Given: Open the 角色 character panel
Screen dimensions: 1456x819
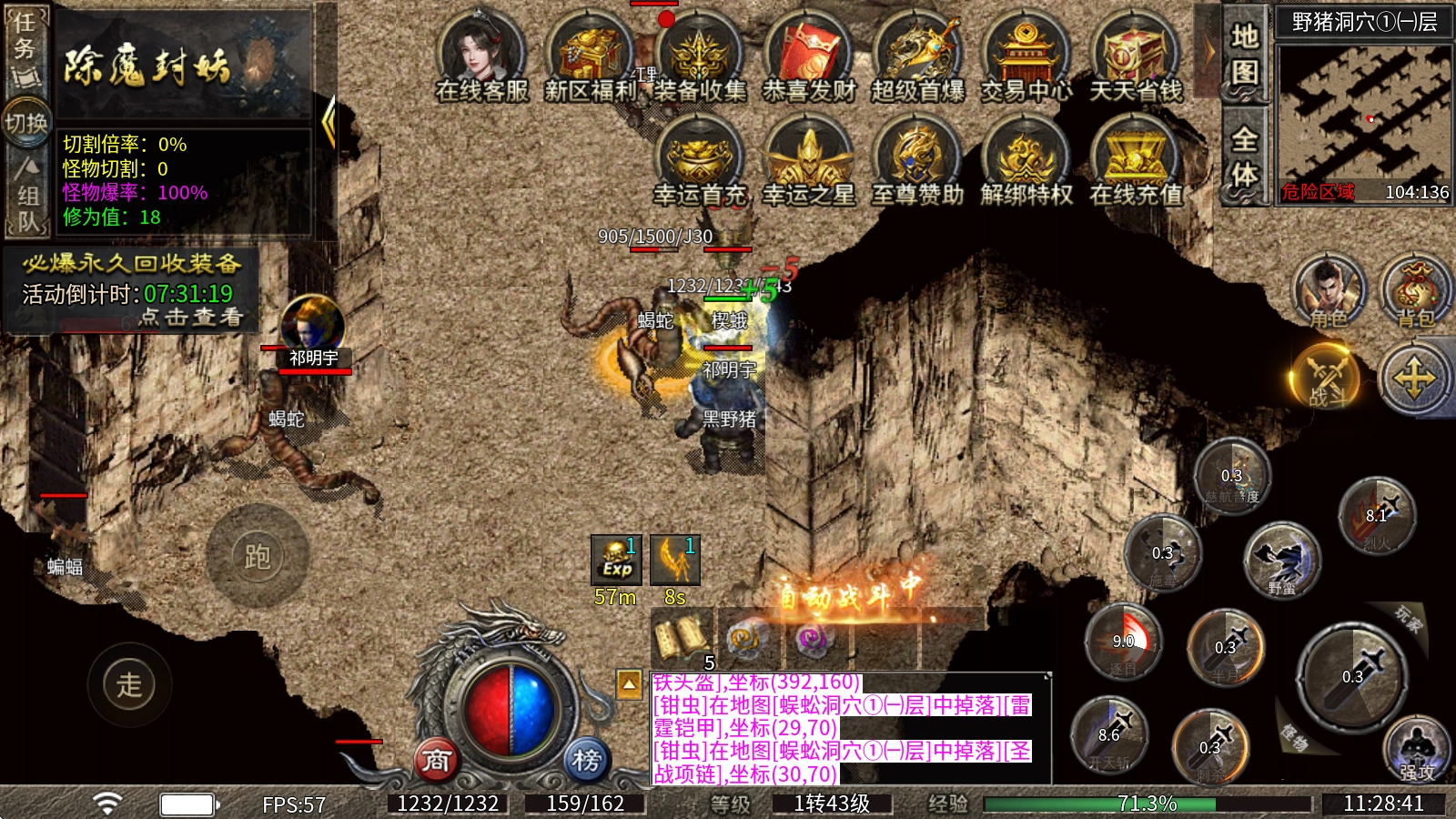Looking at the screenshot, I should pos(1329,291).
